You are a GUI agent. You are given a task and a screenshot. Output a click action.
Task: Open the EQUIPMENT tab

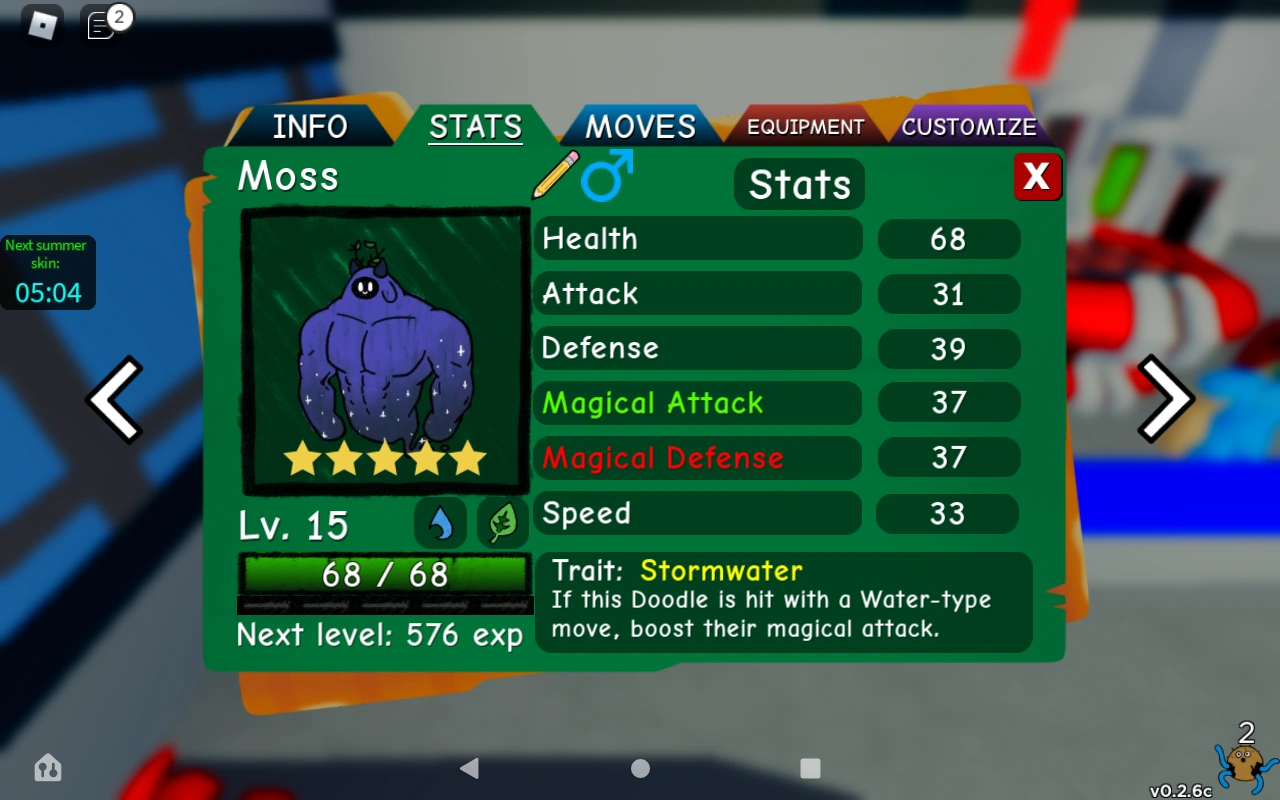tap(804, 126)
